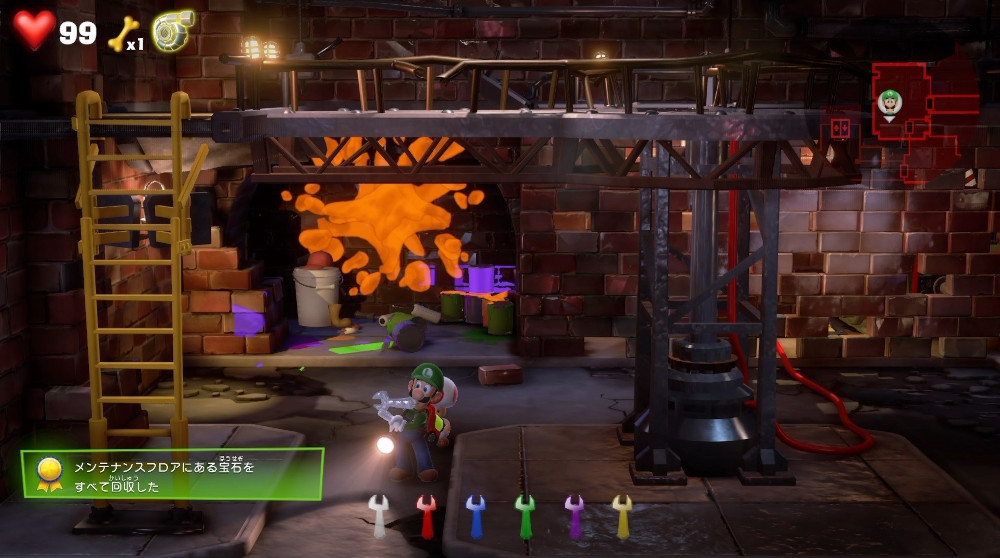1000x558 pixels.
Task: Click the blue gem icon
Action: coord(476,515)
